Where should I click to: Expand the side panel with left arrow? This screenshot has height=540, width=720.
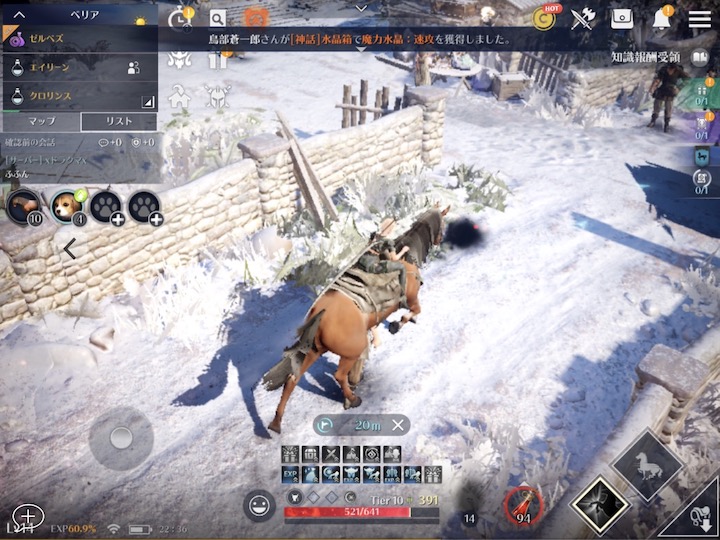pos(70,249)
